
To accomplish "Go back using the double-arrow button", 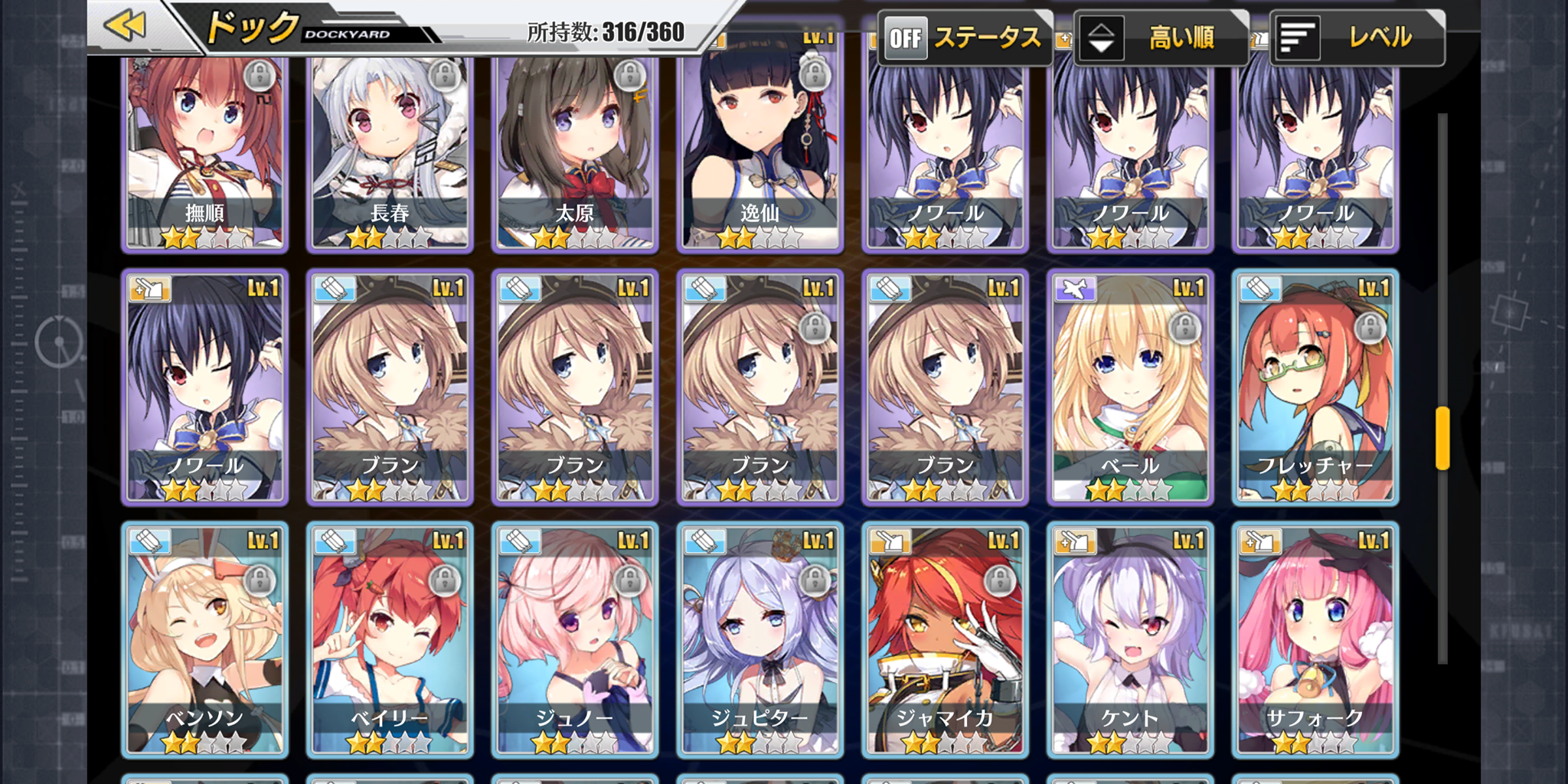I will click(126, 26).
